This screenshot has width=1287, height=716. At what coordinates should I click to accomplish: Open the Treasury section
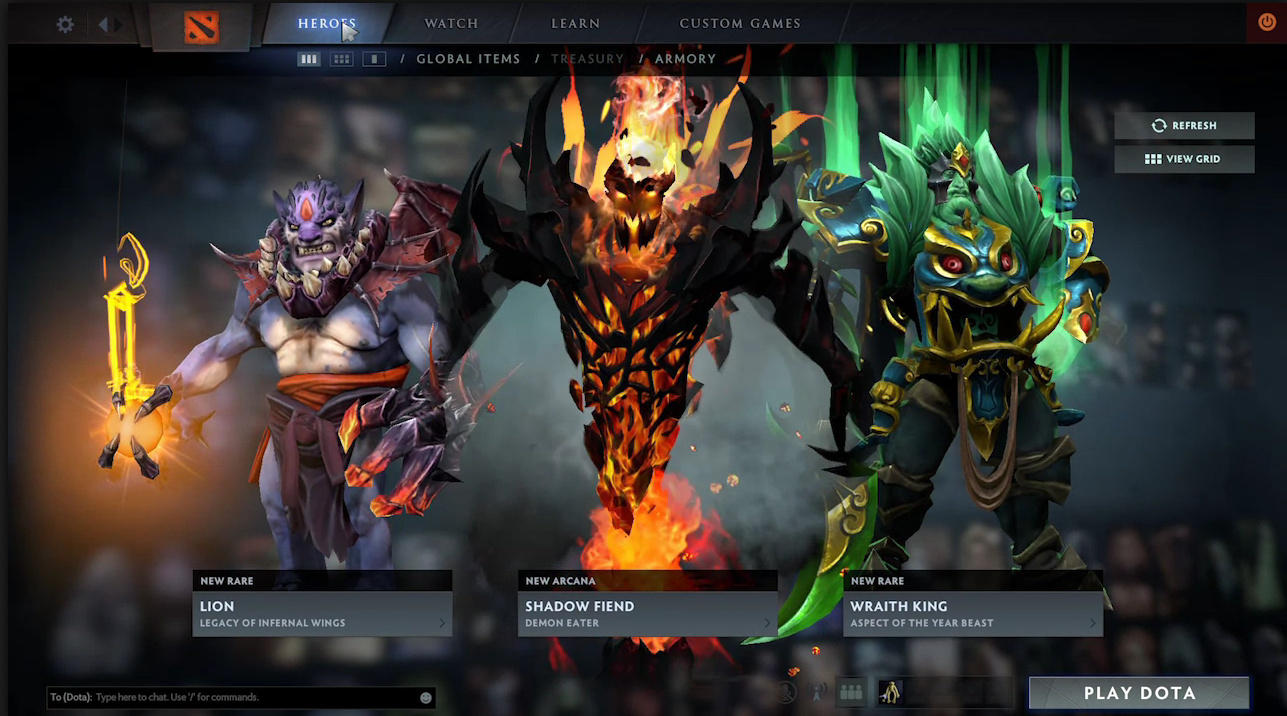click(x=587, y=59)
